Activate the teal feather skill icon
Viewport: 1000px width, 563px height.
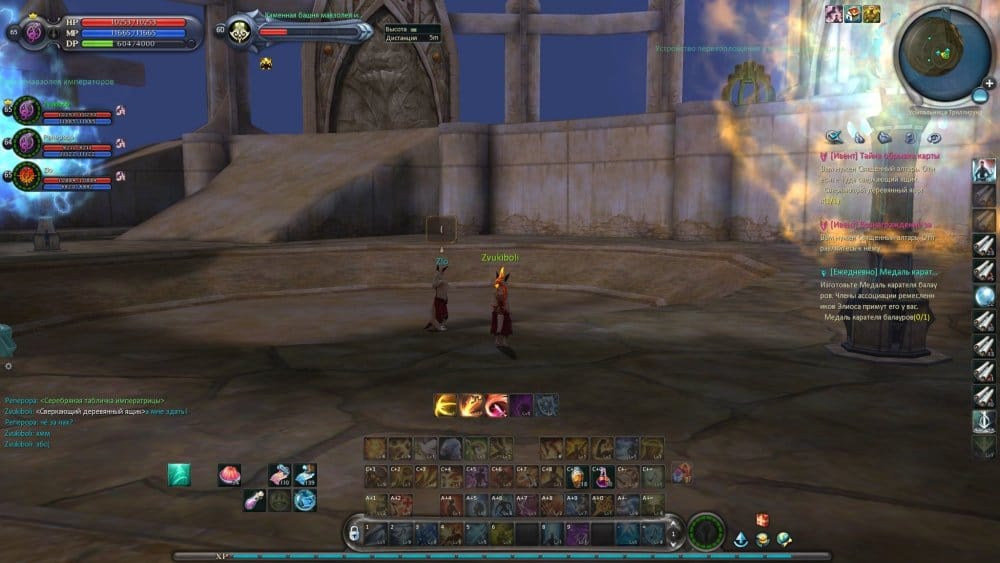point(179,475)
